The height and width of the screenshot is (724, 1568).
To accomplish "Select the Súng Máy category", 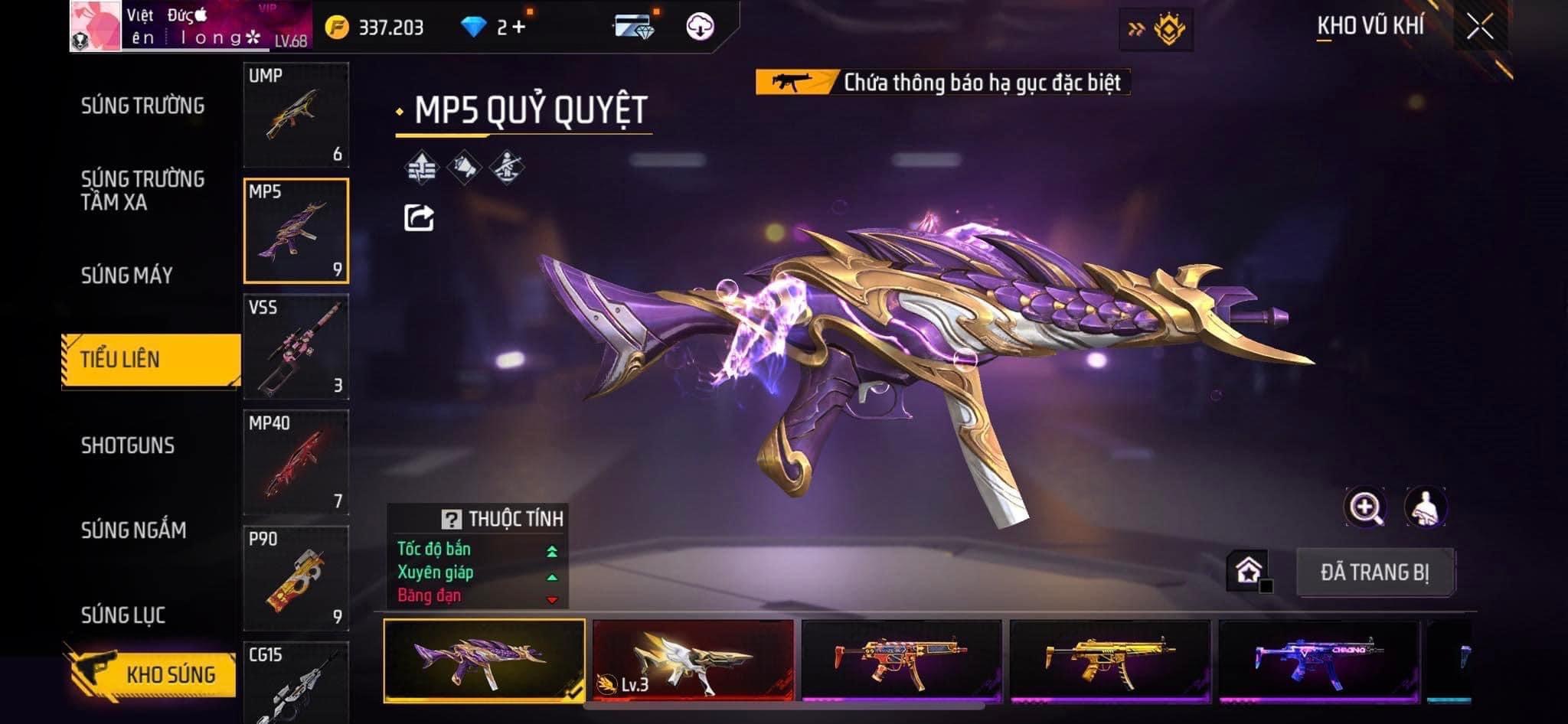I will (127, 276).
